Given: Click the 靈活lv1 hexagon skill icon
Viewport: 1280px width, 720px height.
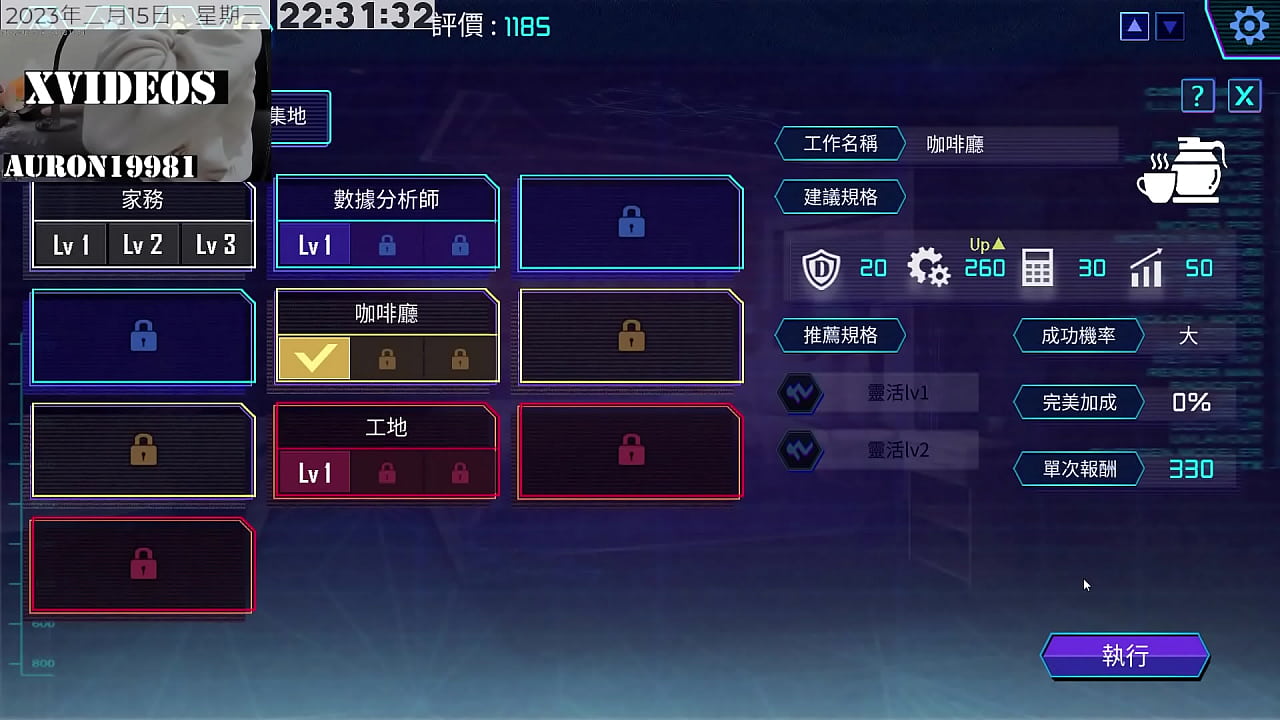Looking at the screenshot, I should [800, 393].
